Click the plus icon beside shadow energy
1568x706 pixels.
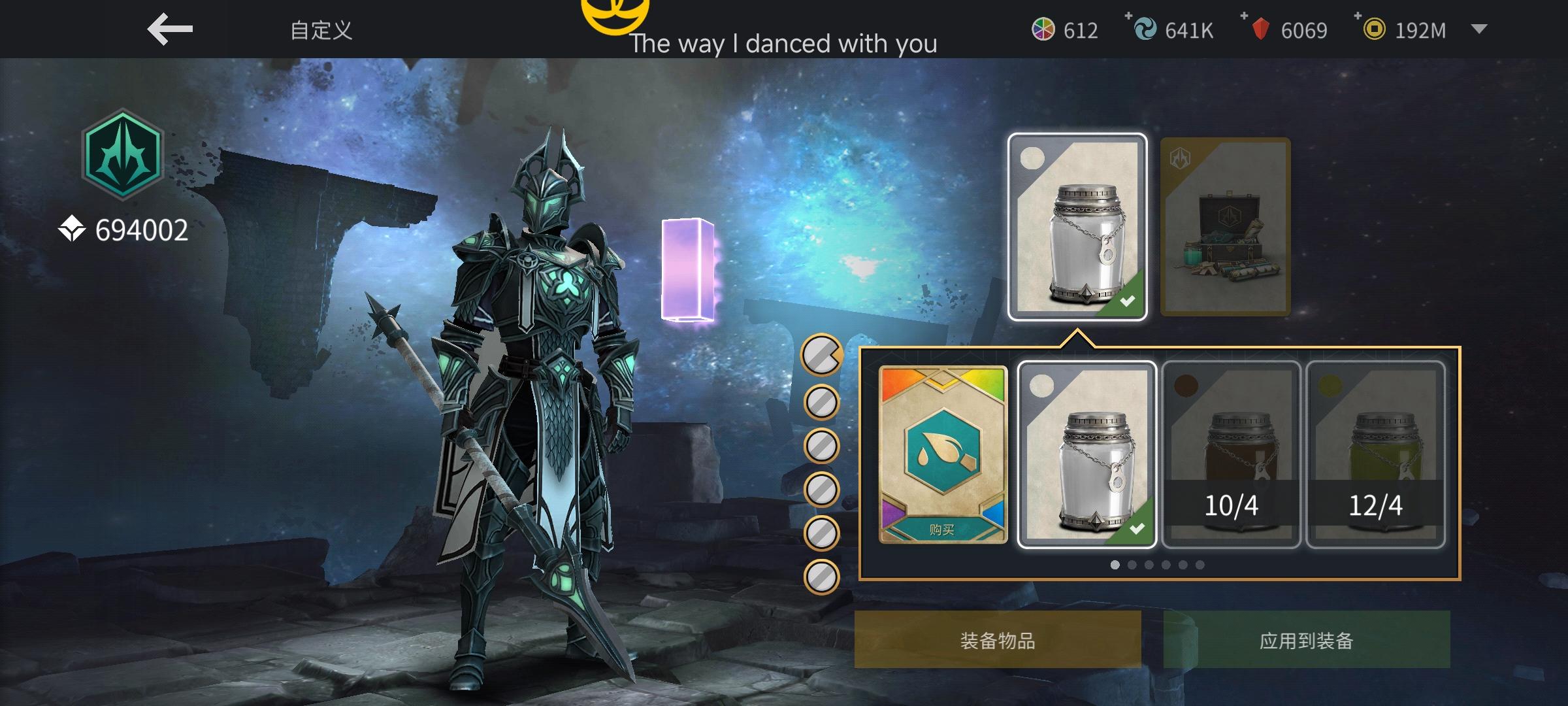pyautogui.click(x=1130, y=16)
